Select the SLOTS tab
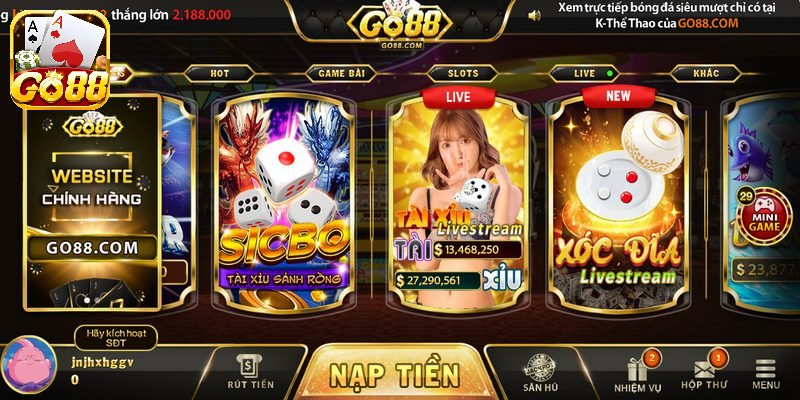 [462, 73]
